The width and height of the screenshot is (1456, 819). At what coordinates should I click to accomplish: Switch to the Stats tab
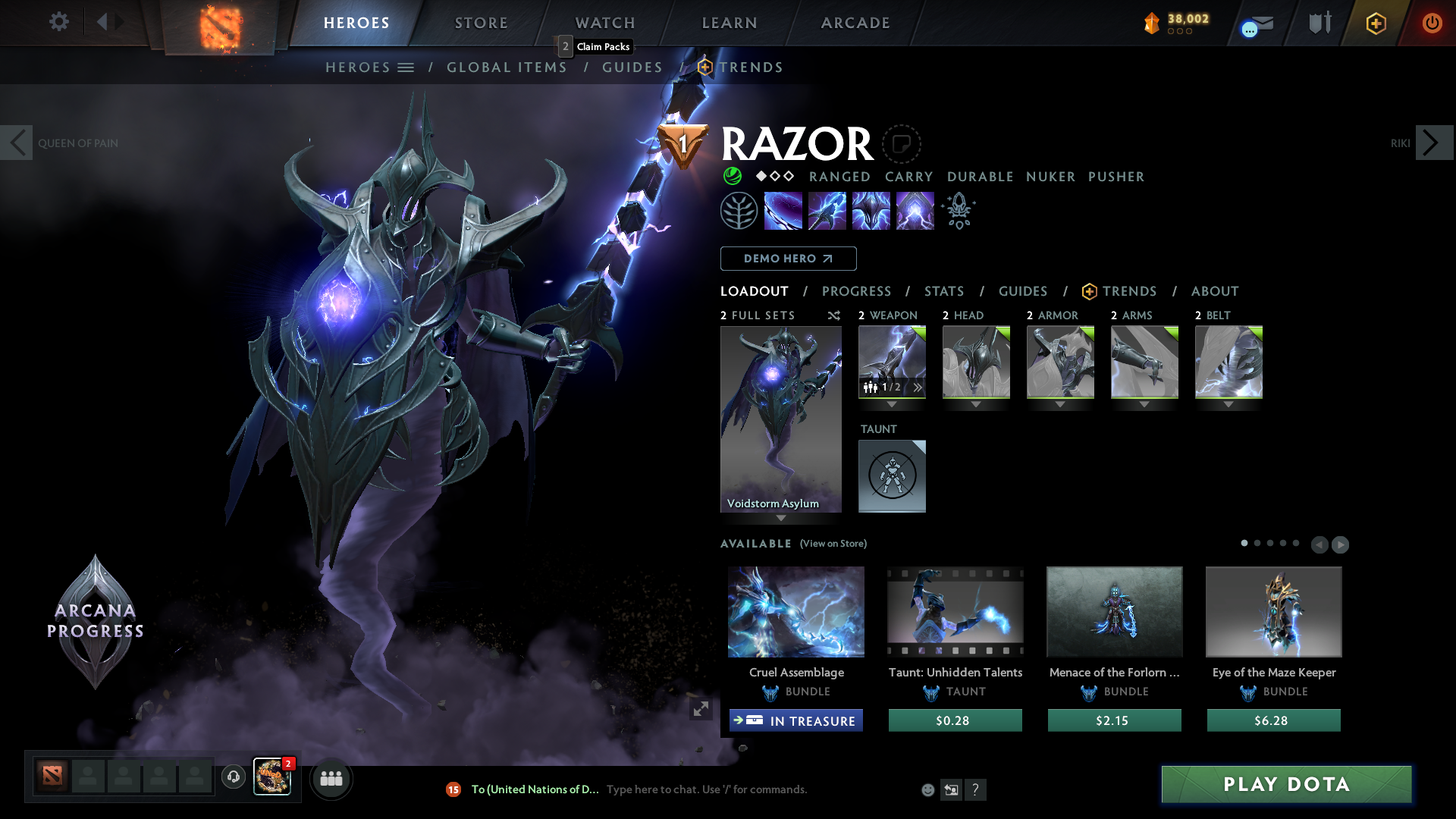point(943,291)
